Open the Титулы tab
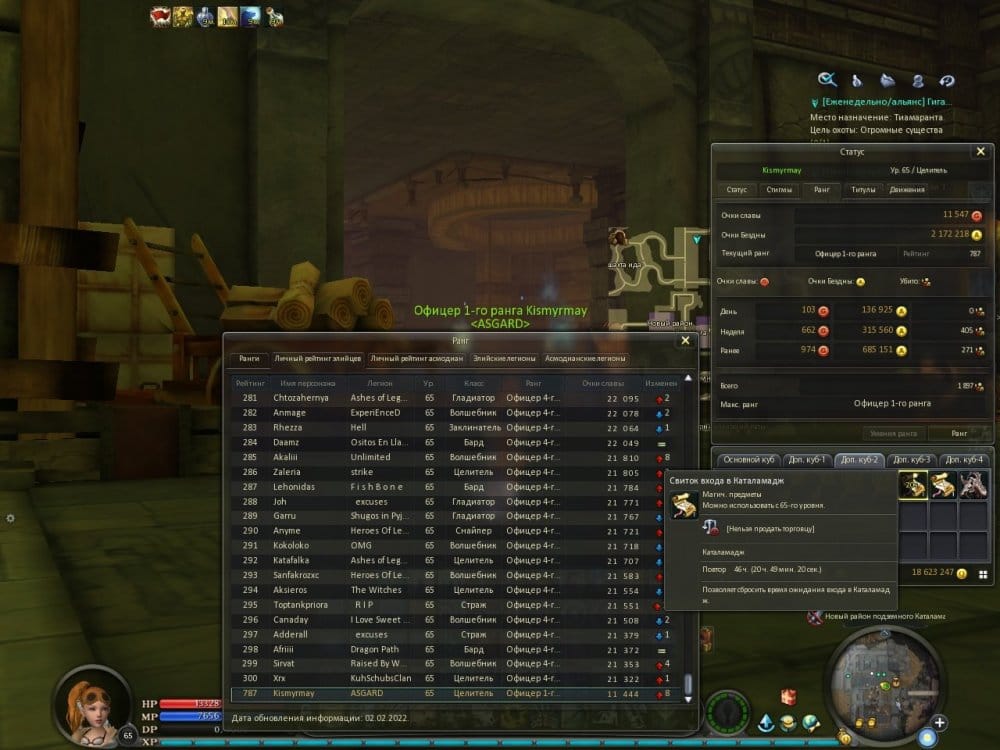Image resolution: width=1000 pixels, height=750 pixels. (x=862, y=189)
